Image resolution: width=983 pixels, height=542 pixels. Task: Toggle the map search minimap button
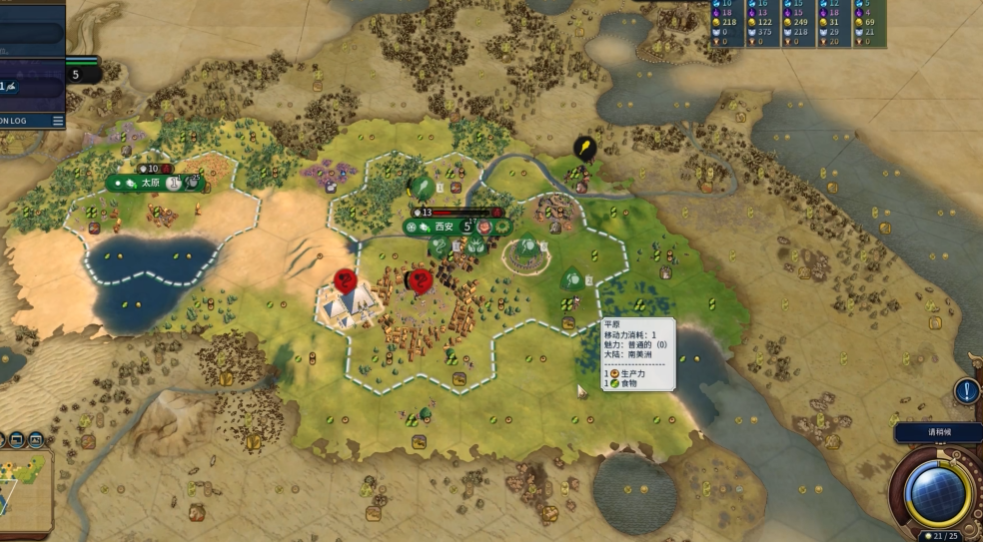pyautogui.click(x=35, y=439)
